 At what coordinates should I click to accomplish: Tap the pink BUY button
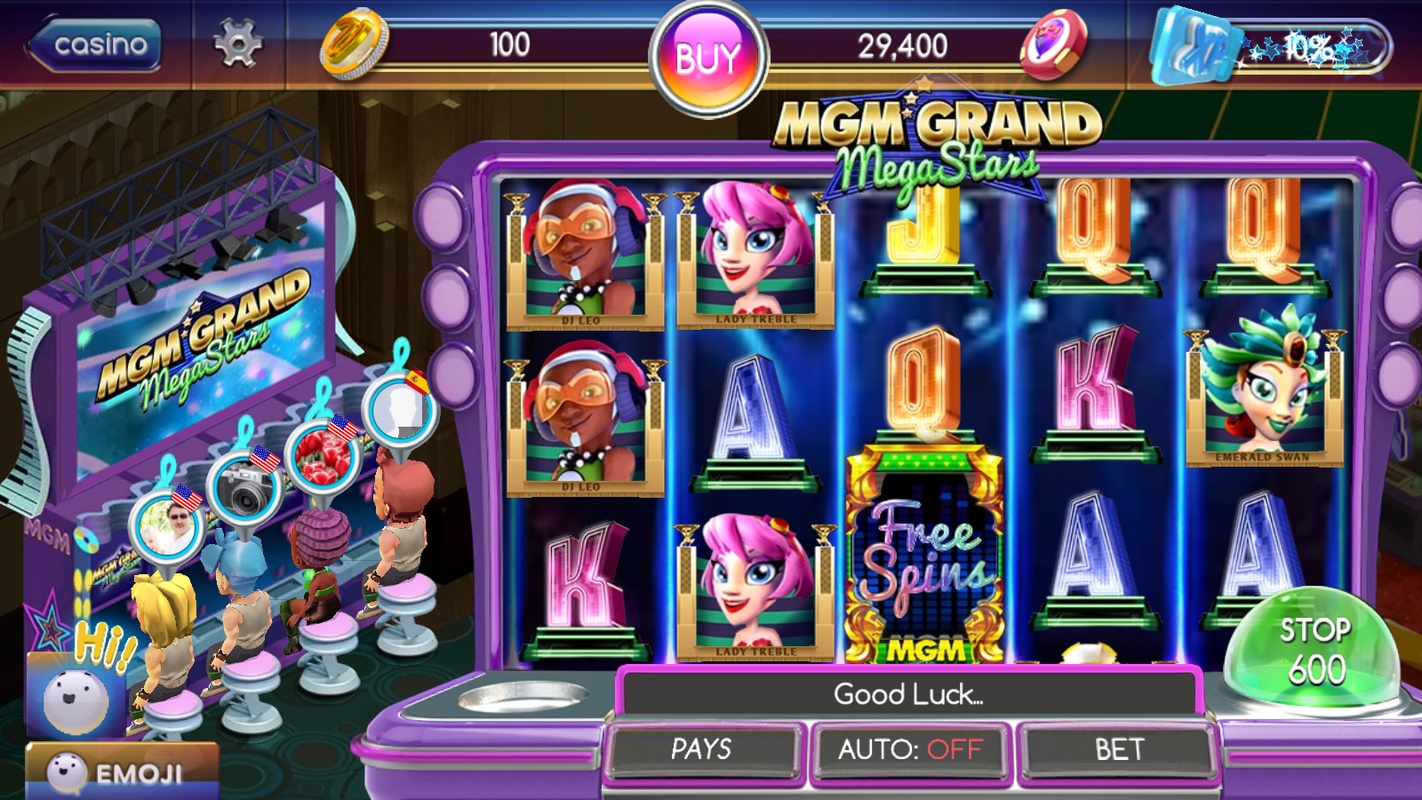coord(708,58)
